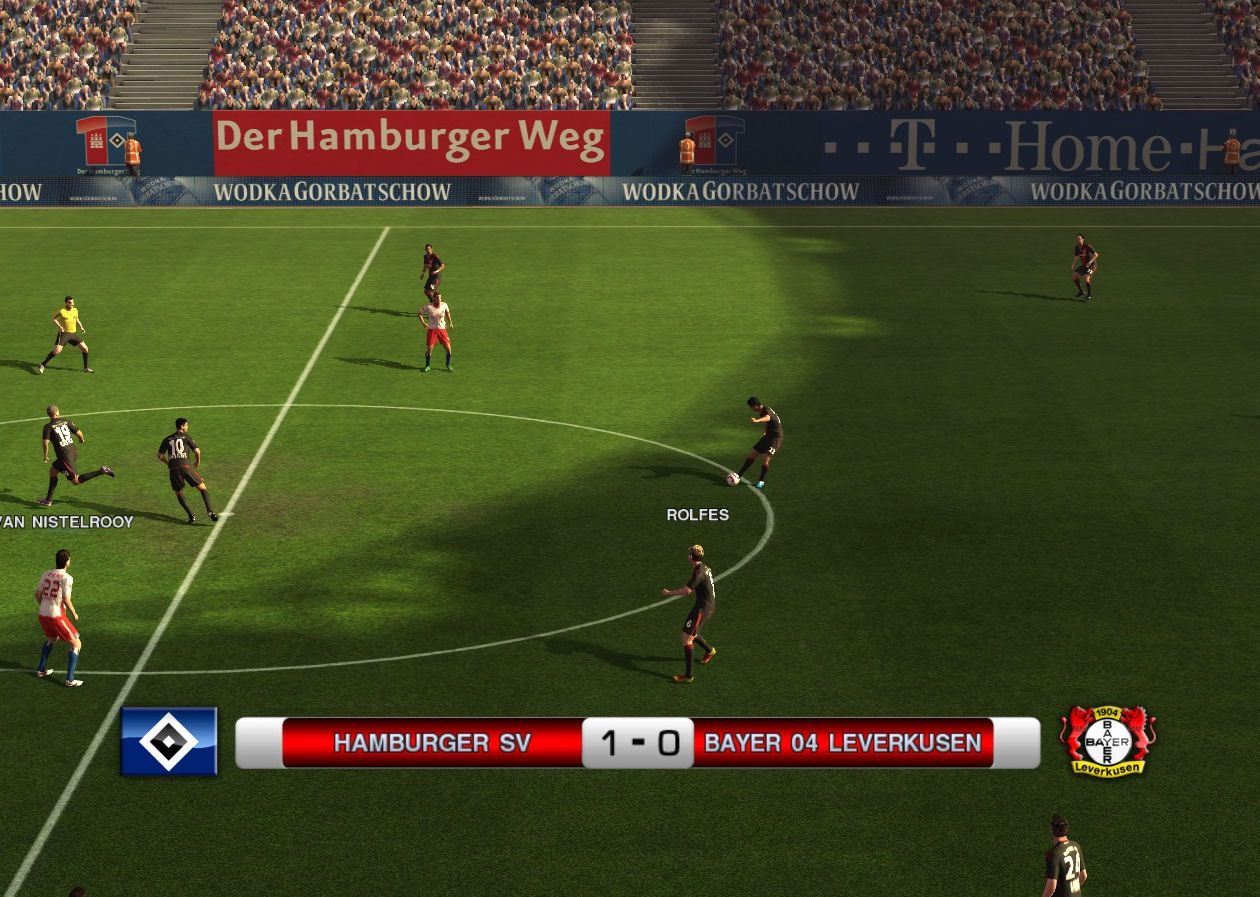The image size is (1260, 897).
Task: Click the Bayer 04 Leverkusen club crest
Action: coord(1107,741)
